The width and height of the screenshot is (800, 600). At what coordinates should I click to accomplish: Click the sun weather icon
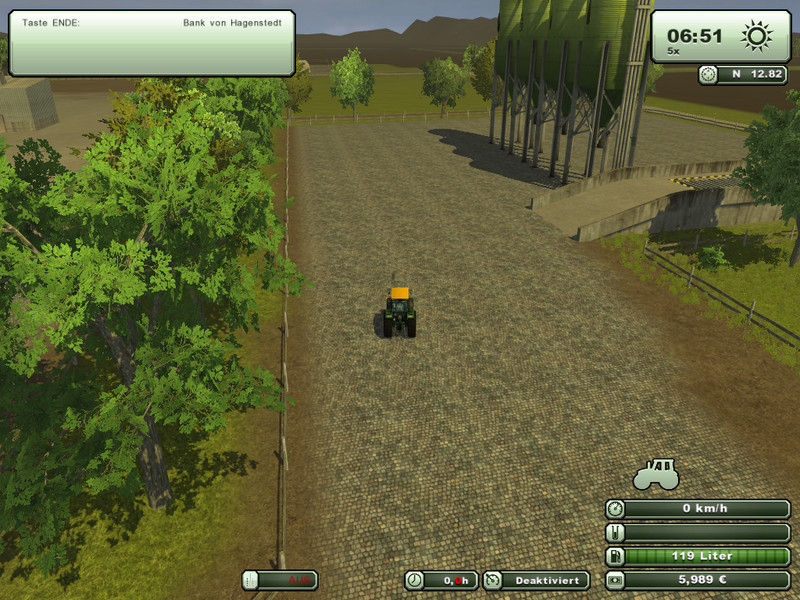pos(757,37)
